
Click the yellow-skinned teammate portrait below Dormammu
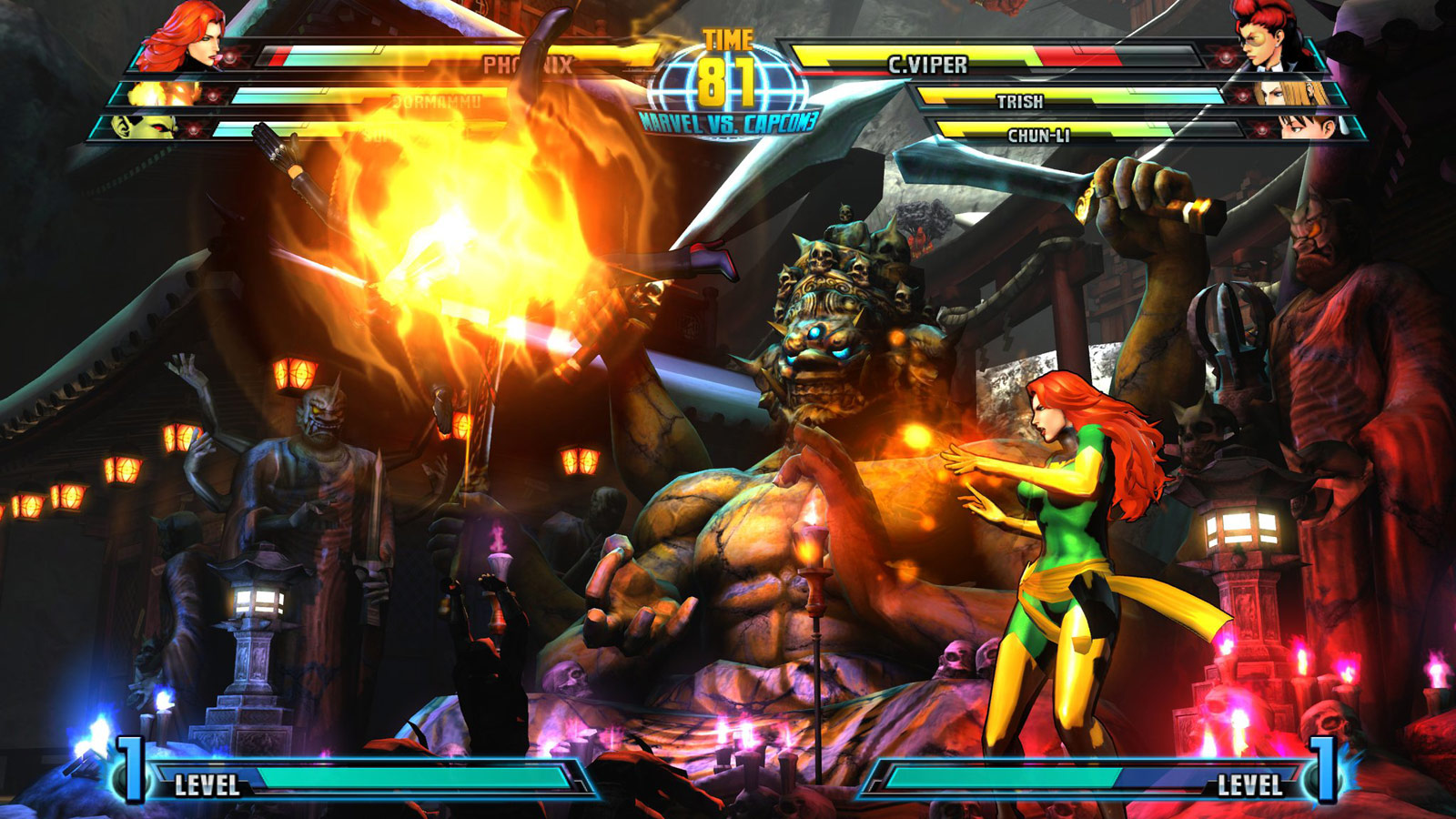tap(141, 127)
